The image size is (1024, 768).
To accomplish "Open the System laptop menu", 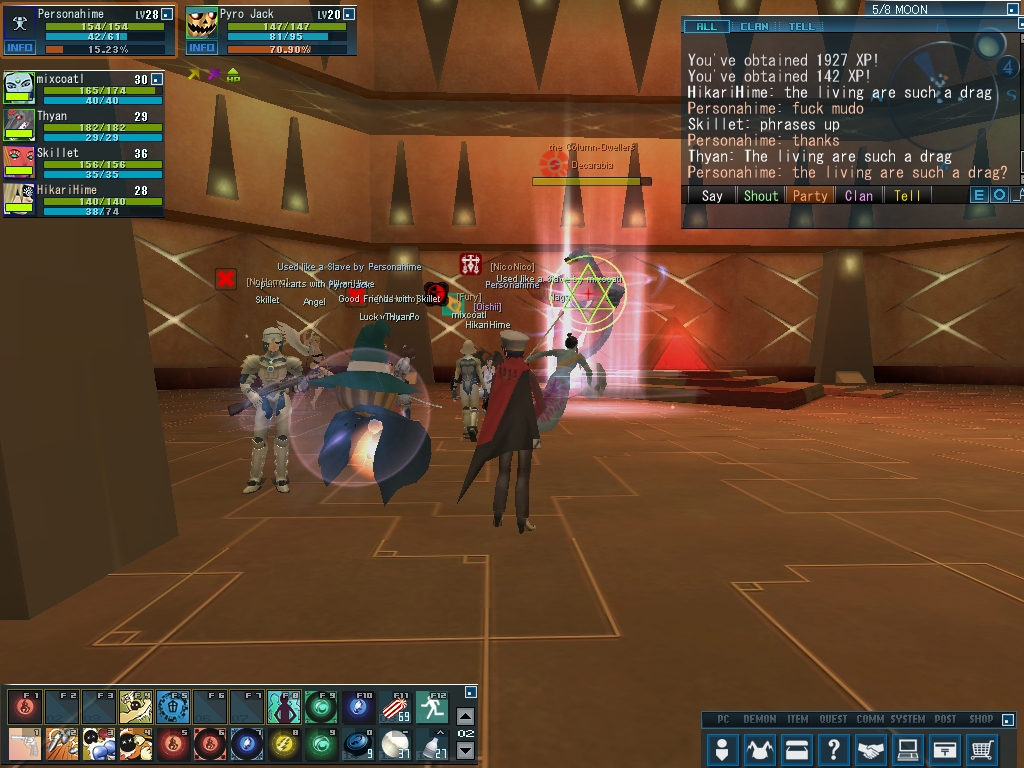I will point(908,748).
